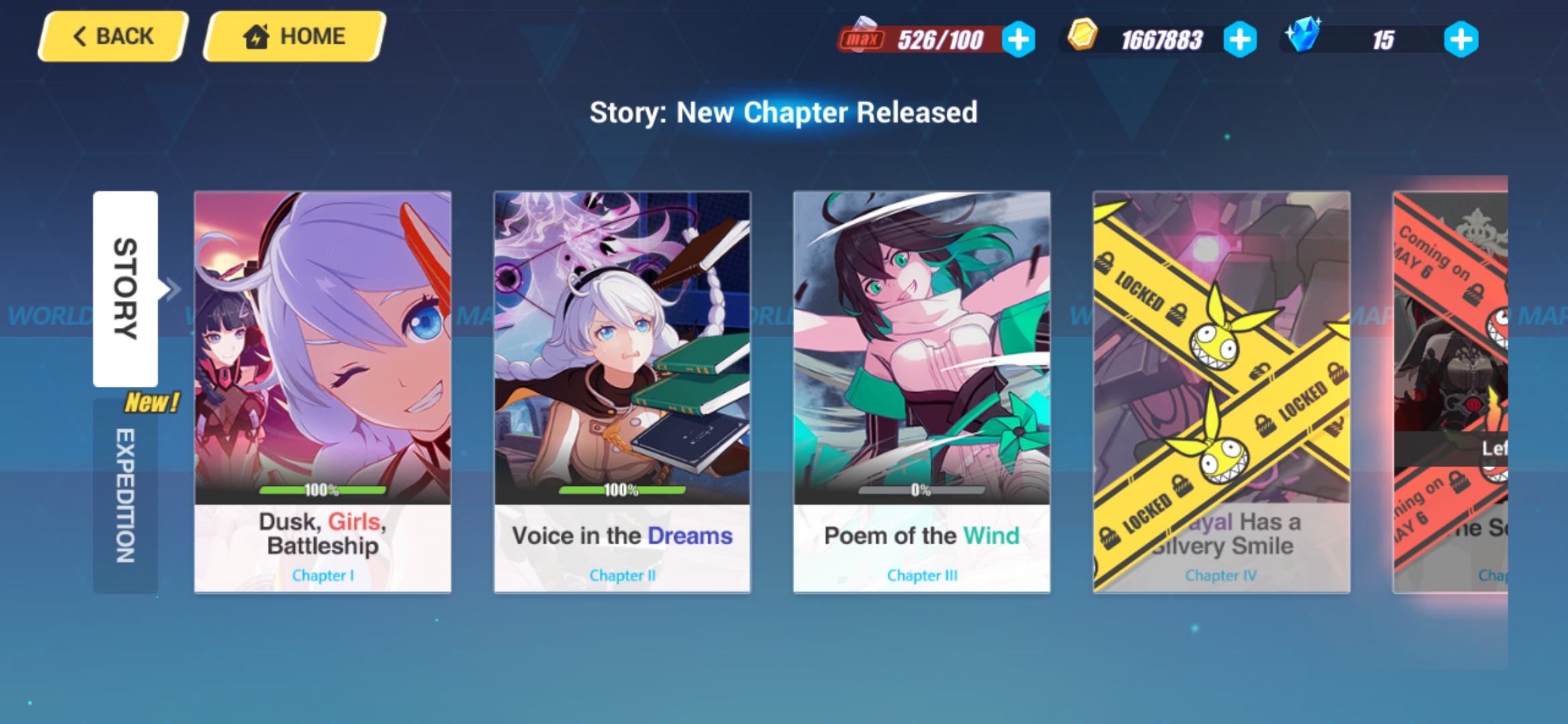Select the locked Chapter IV card
Image resolution: width=1568 pixels, height=724 pixels.
[1221, 392]
